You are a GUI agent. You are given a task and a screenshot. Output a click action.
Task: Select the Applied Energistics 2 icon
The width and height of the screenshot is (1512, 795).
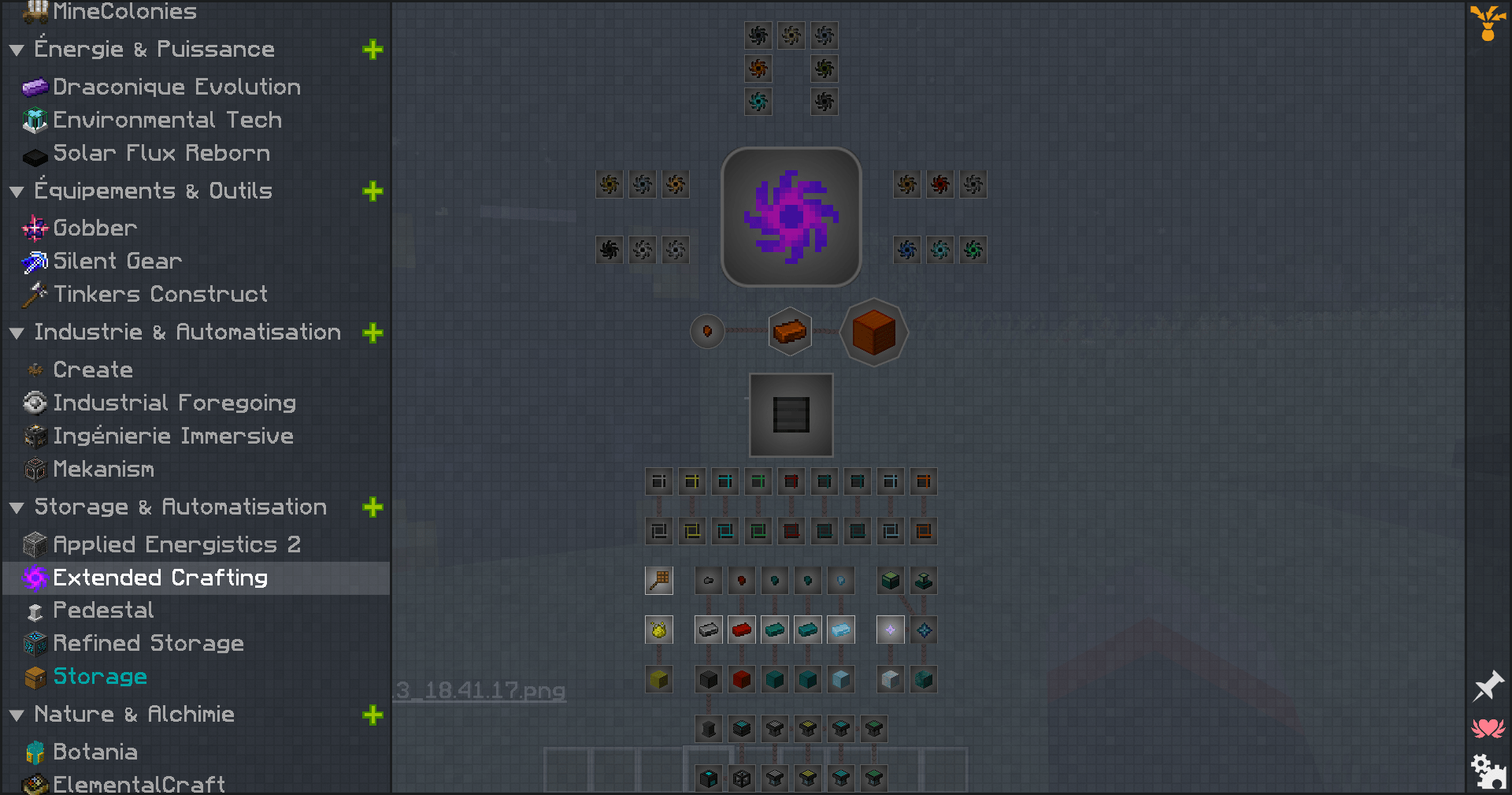pyautogui.click(x=35, y=544)
